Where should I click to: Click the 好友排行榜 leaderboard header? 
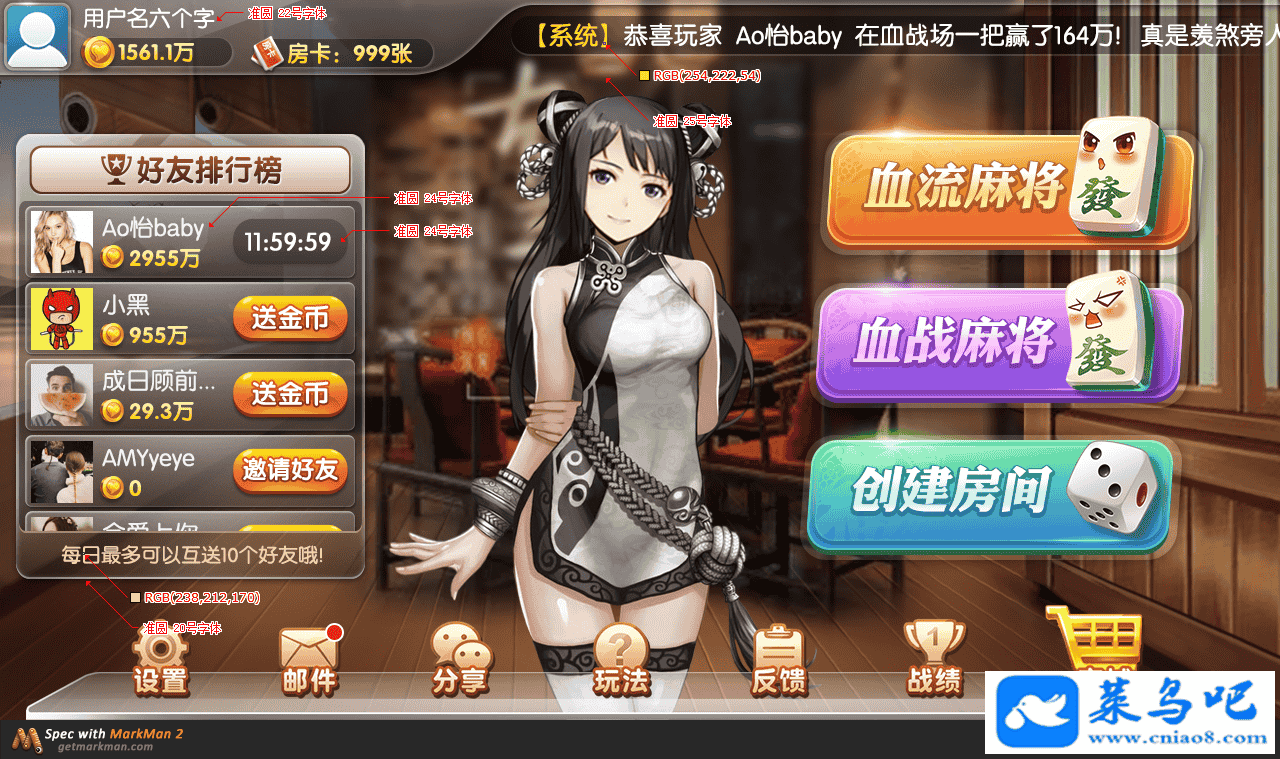tap(190, 170)
